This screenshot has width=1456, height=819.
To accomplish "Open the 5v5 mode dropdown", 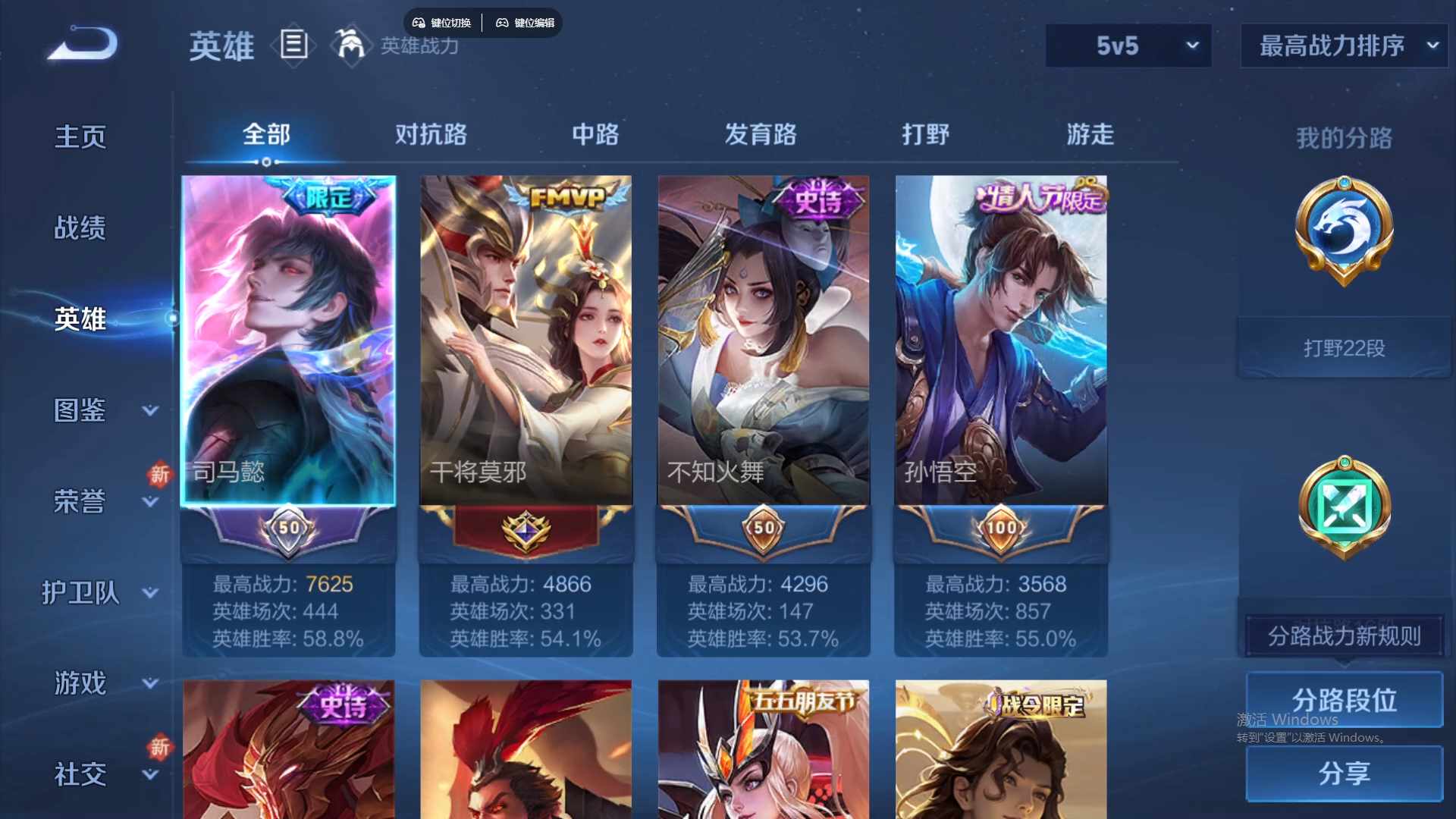I will pyautogui.click(x=1128, y=45).
